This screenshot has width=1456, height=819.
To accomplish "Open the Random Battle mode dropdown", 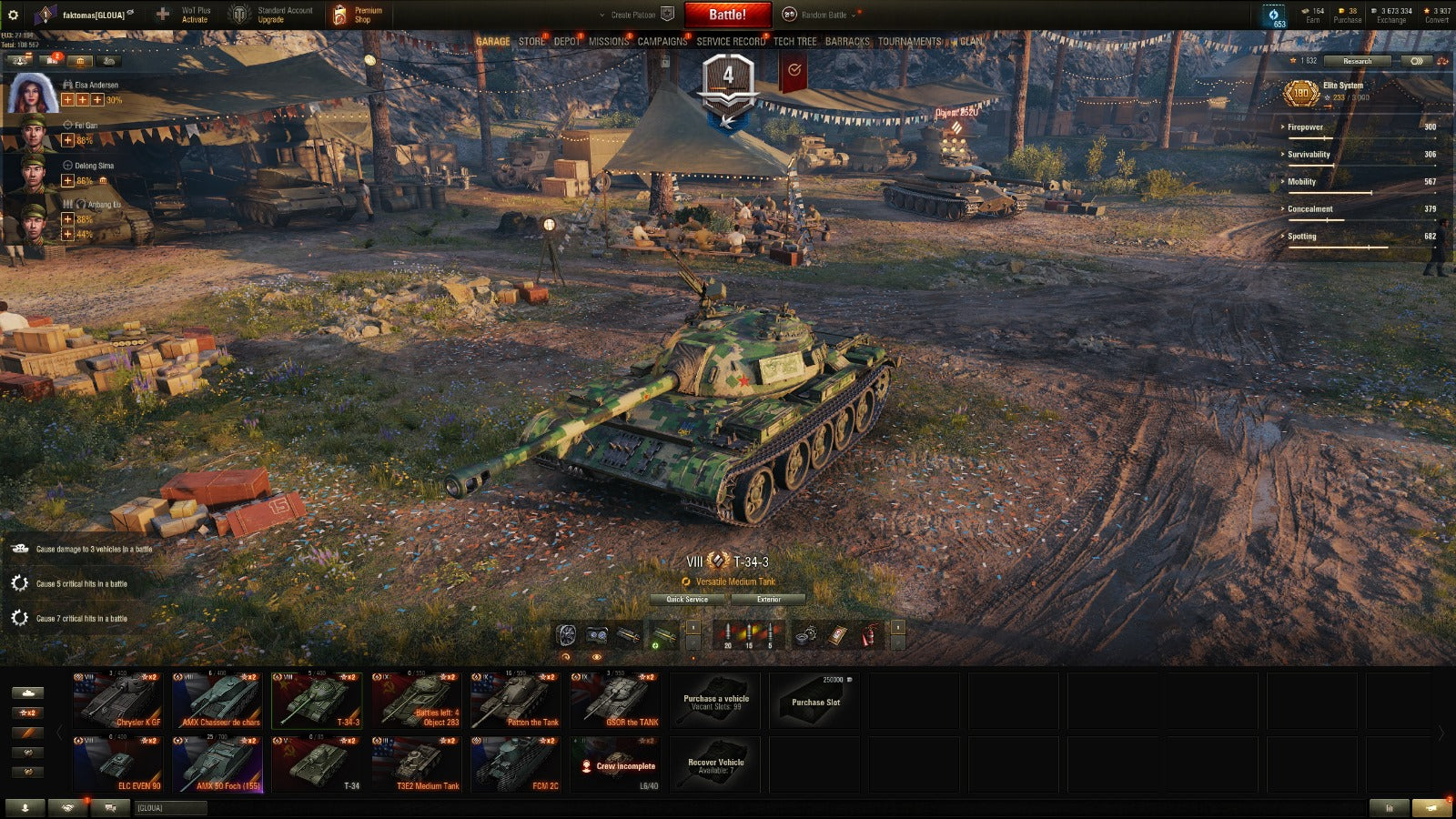I will coord(824,15).
